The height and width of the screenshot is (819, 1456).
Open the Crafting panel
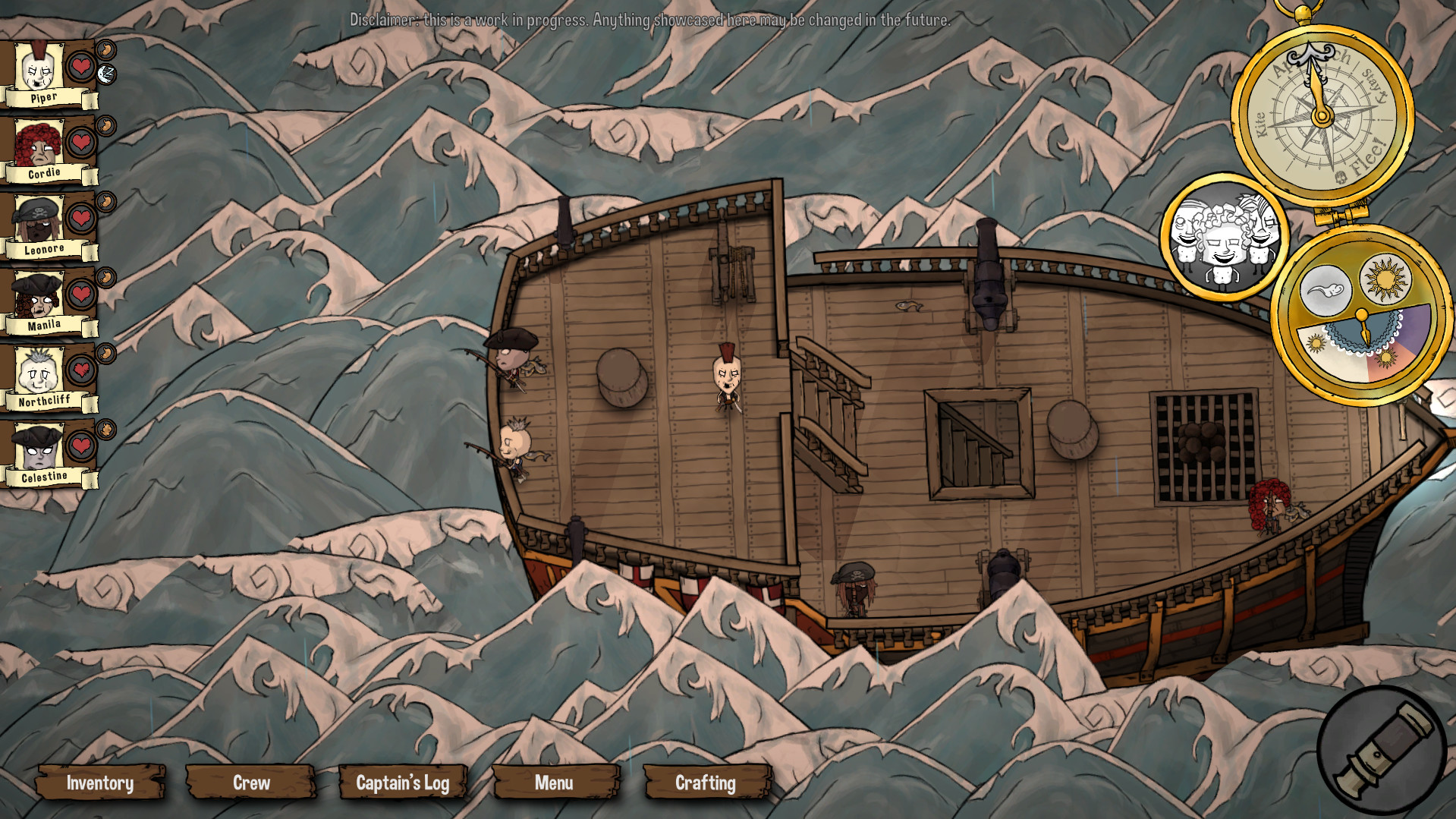tap(705, 783)
